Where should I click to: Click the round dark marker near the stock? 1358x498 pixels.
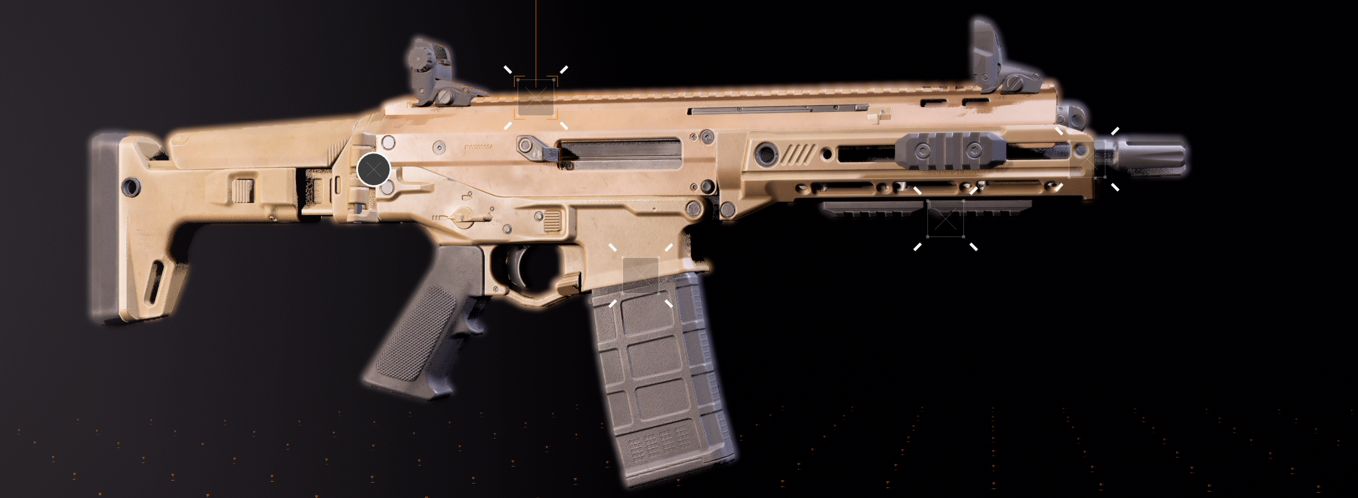(373, 170)
